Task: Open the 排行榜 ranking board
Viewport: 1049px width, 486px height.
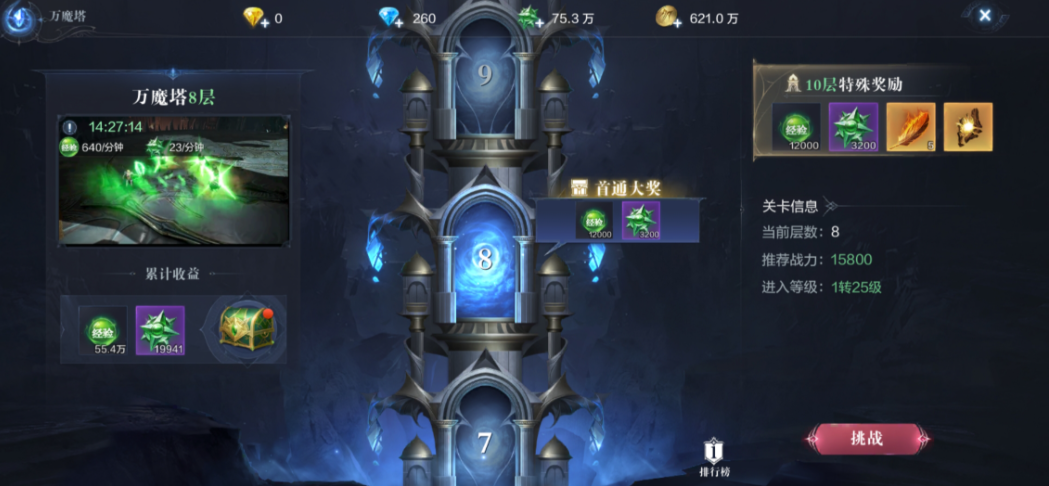Action: point(713,458)
